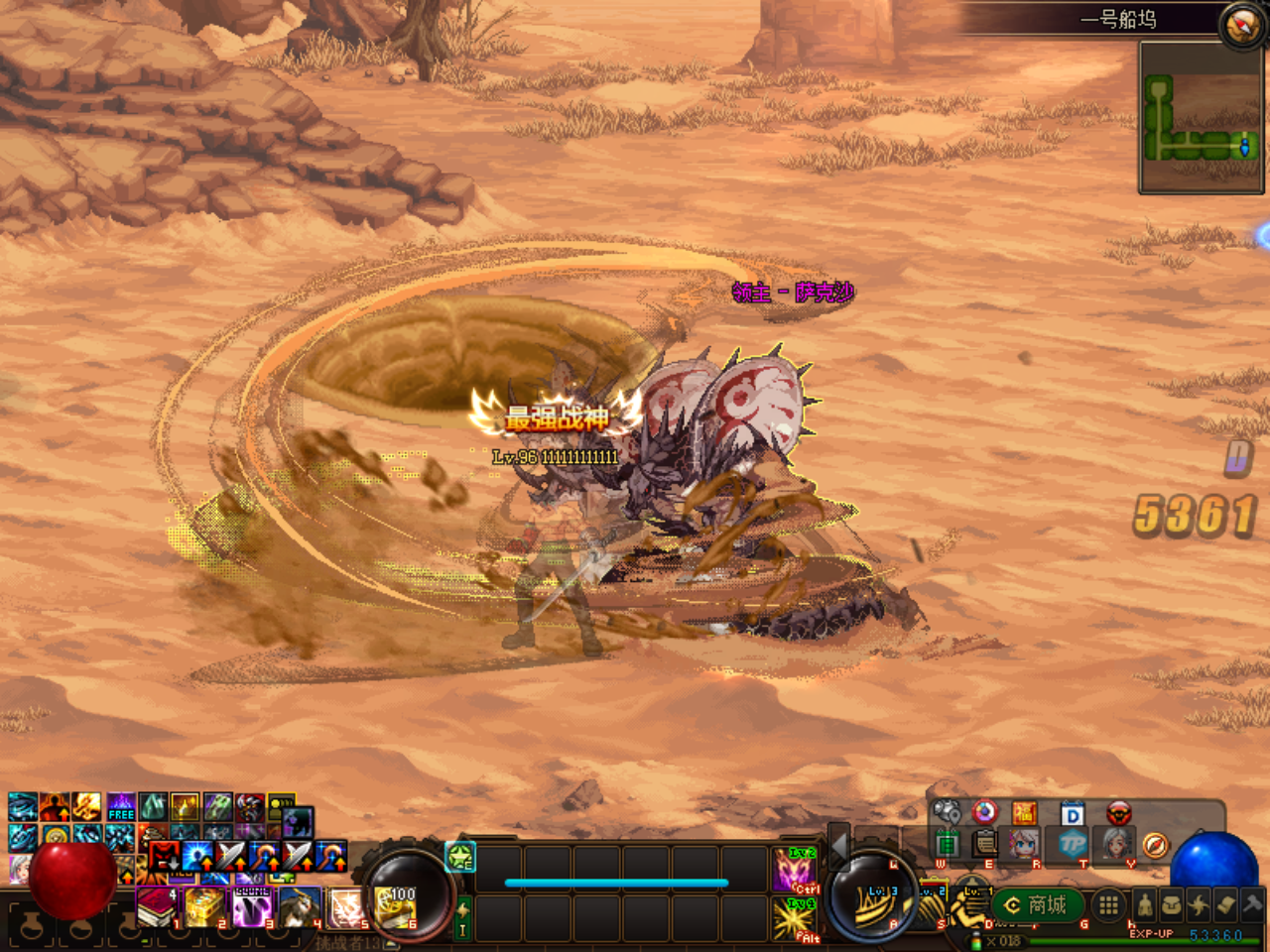Collapse the skill bar with the left arrow
1270x952 pixels.
(839, 845)
